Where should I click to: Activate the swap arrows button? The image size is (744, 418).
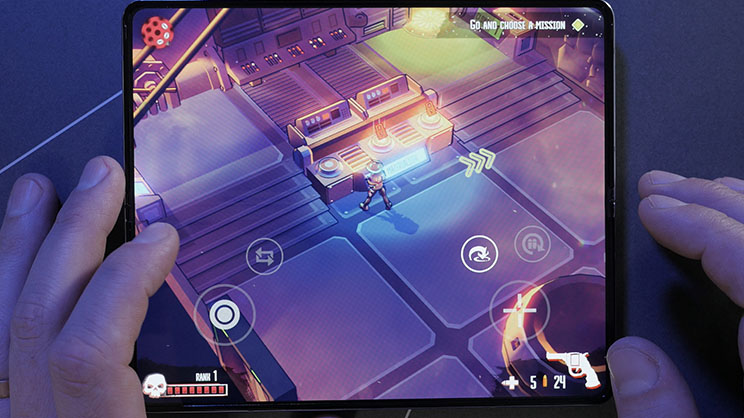point(265,257)
